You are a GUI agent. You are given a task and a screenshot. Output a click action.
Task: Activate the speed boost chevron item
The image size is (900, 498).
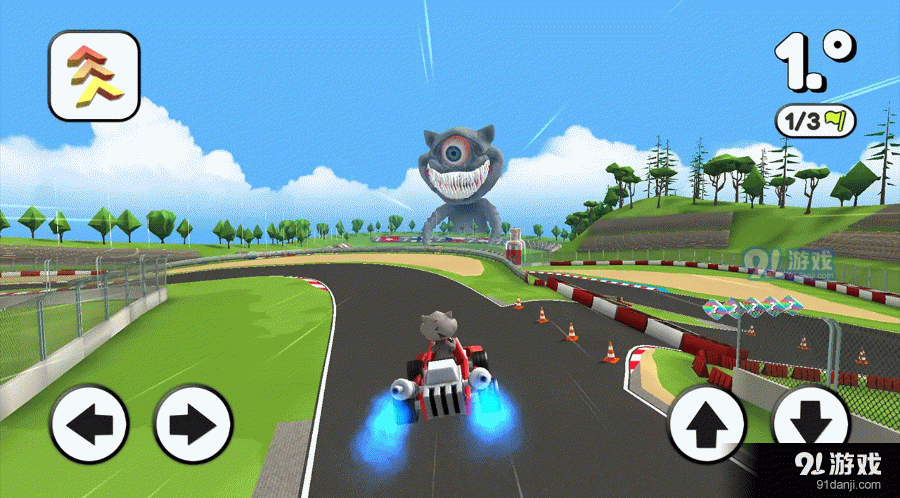click(x=93, y=76)
